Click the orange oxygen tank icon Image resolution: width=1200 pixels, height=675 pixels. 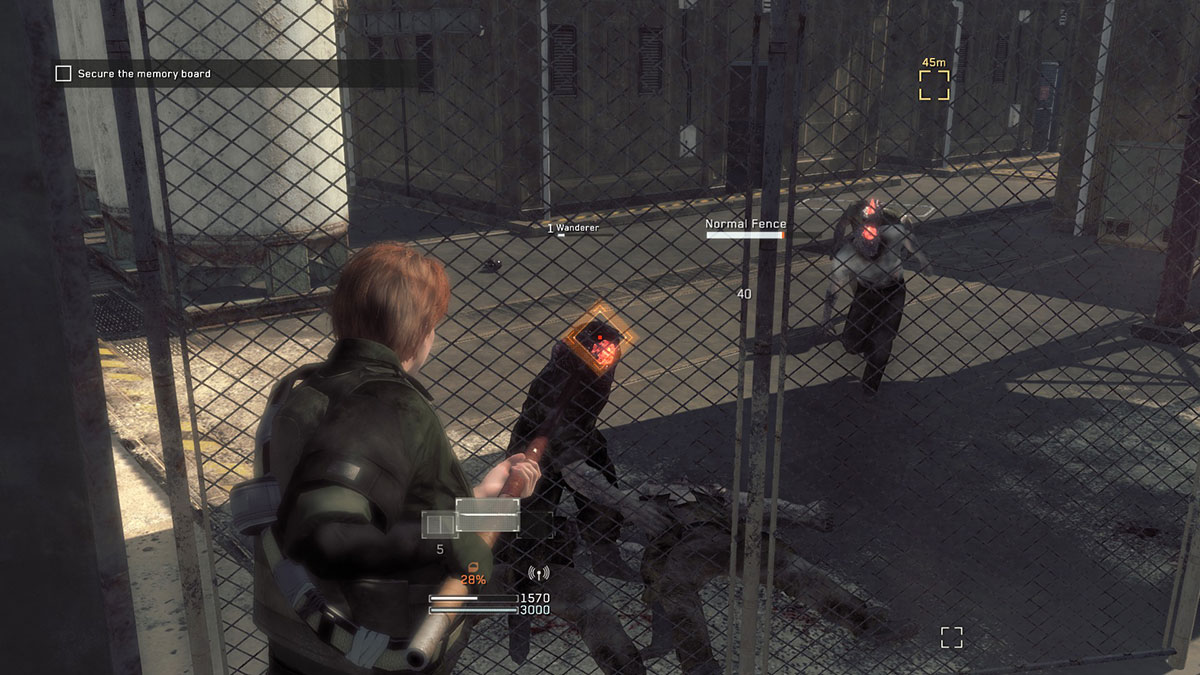[x=472, y=566]
